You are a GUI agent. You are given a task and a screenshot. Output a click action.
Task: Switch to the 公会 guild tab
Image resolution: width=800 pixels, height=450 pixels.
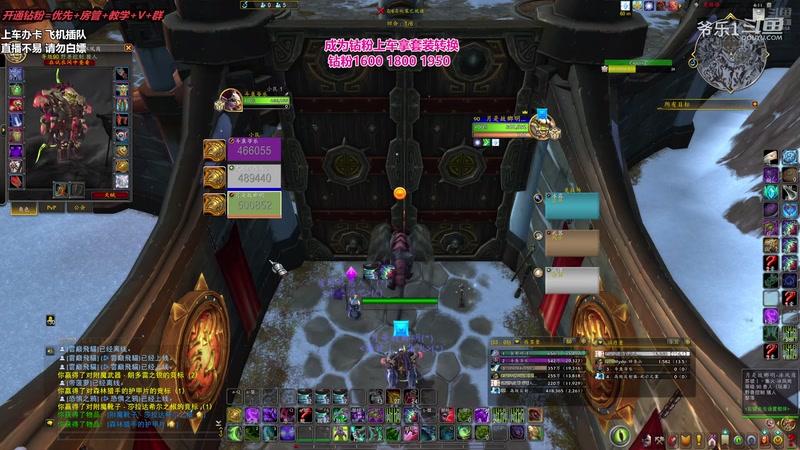pyautogui.click(x=80, y=209)
